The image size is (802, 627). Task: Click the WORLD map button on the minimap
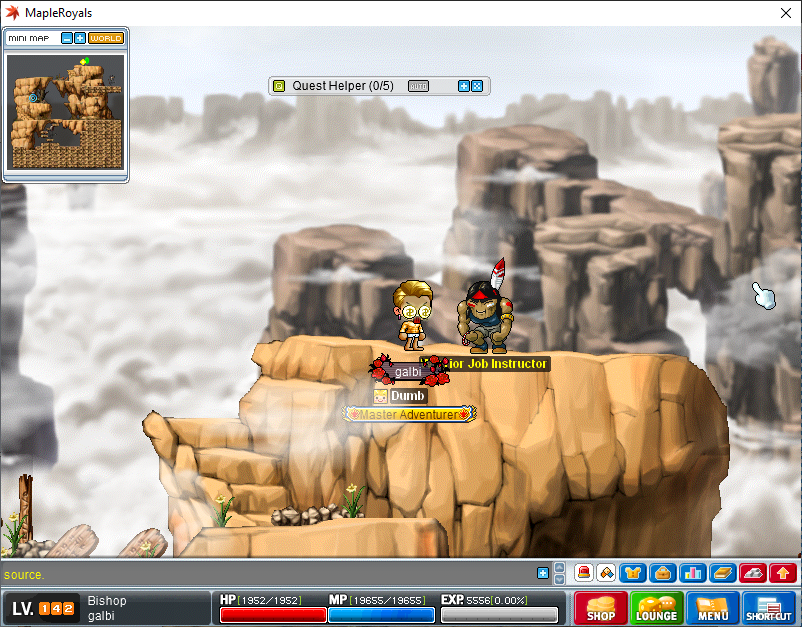[x=106, y=38]
